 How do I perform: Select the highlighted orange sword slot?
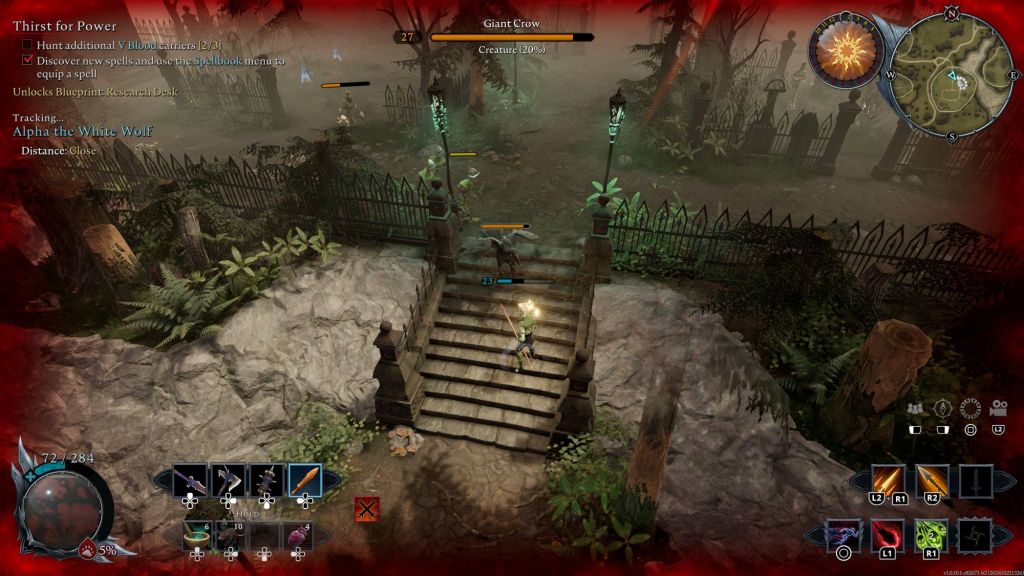tap(305, 481)
